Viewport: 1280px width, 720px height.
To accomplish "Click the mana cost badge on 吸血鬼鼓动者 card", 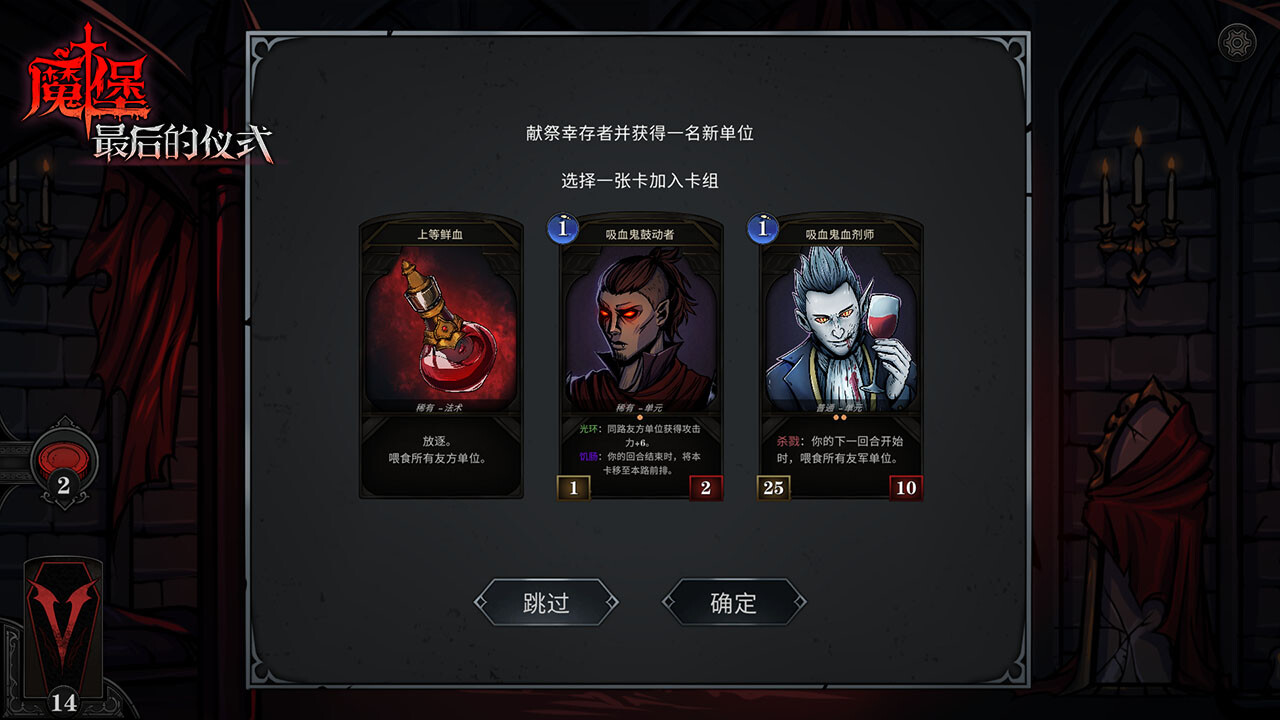I will 562,229.
